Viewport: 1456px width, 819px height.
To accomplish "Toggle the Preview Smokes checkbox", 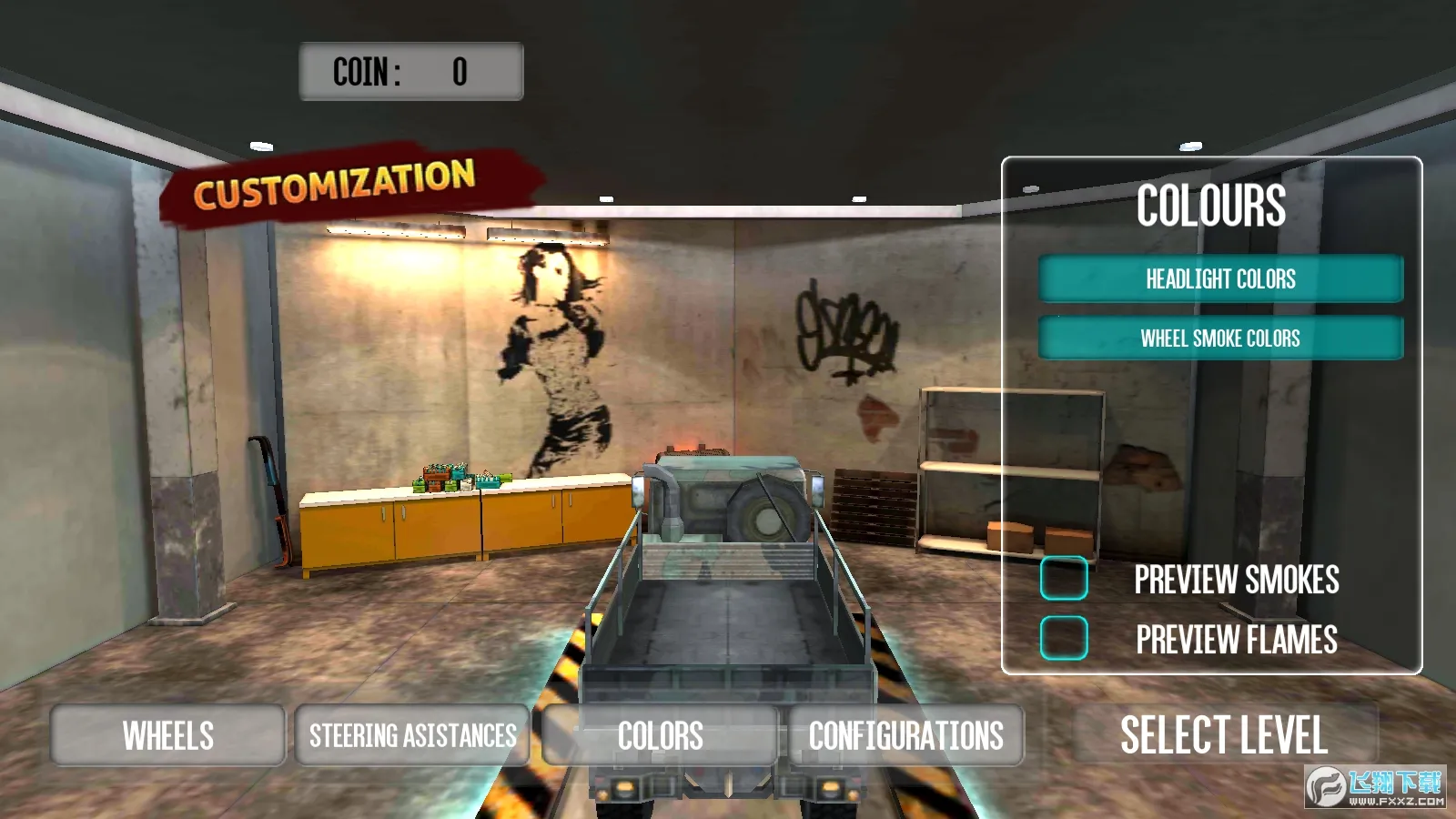I will pos(1064,578).
